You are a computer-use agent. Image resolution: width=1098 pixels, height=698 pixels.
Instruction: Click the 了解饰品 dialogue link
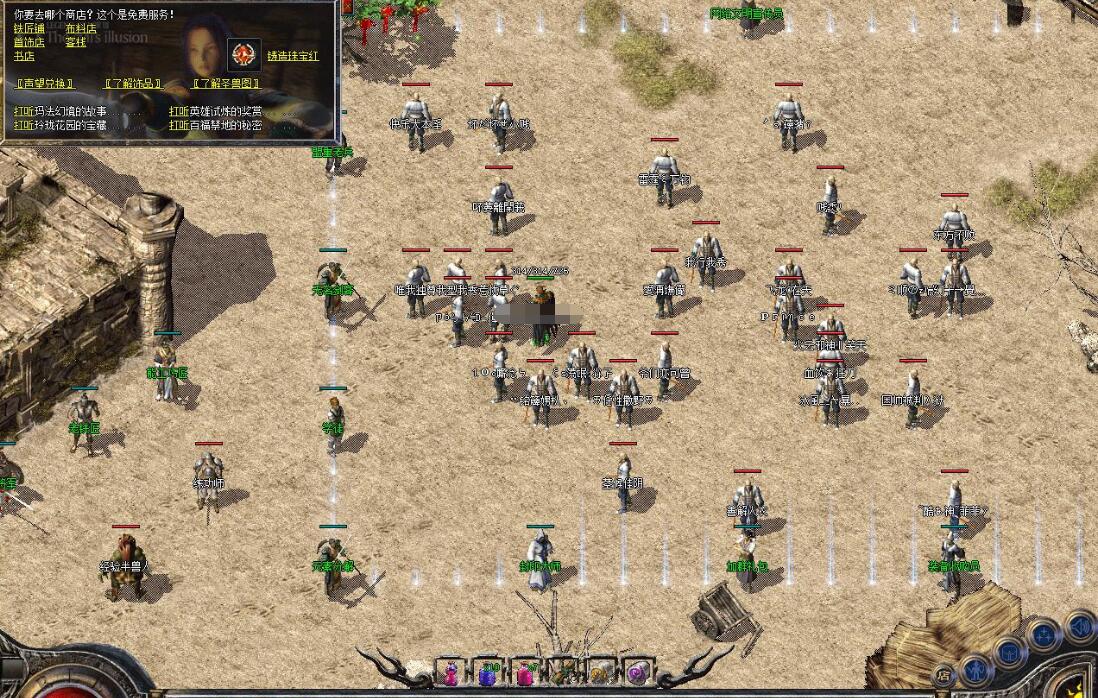[134, 84]
